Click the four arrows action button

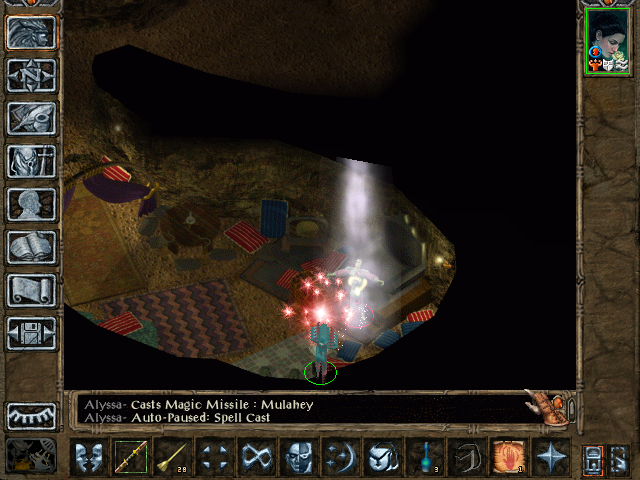click(x=214, y=458)
